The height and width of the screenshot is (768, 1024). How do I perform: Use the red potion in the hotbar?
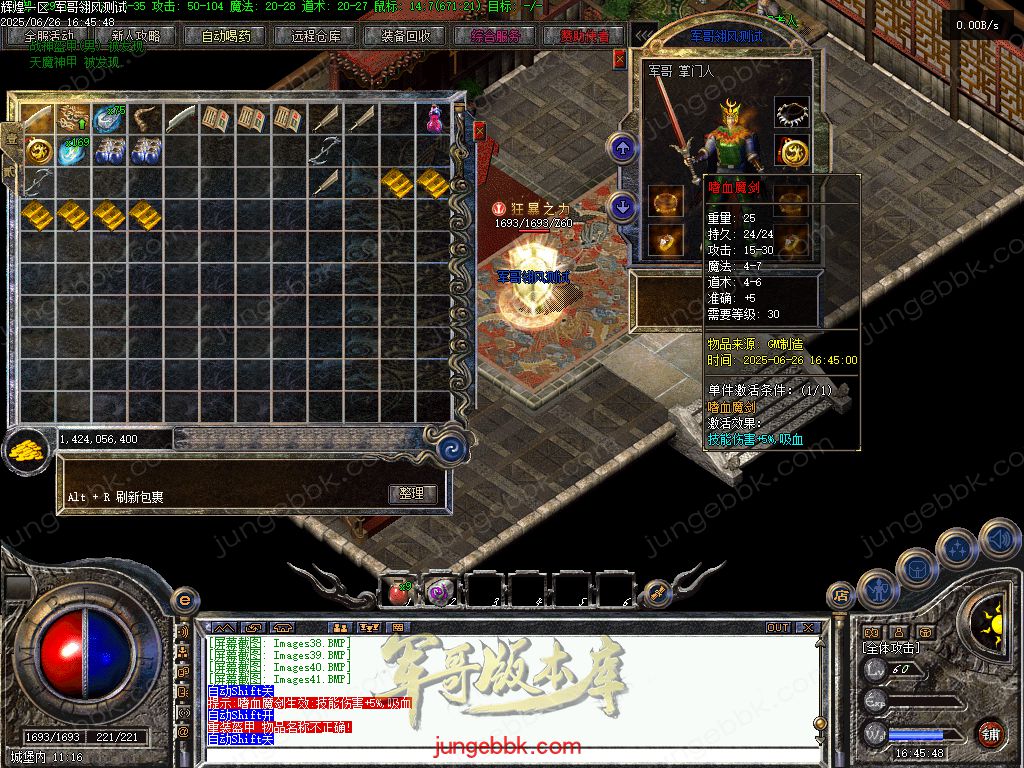pos(397,592)
